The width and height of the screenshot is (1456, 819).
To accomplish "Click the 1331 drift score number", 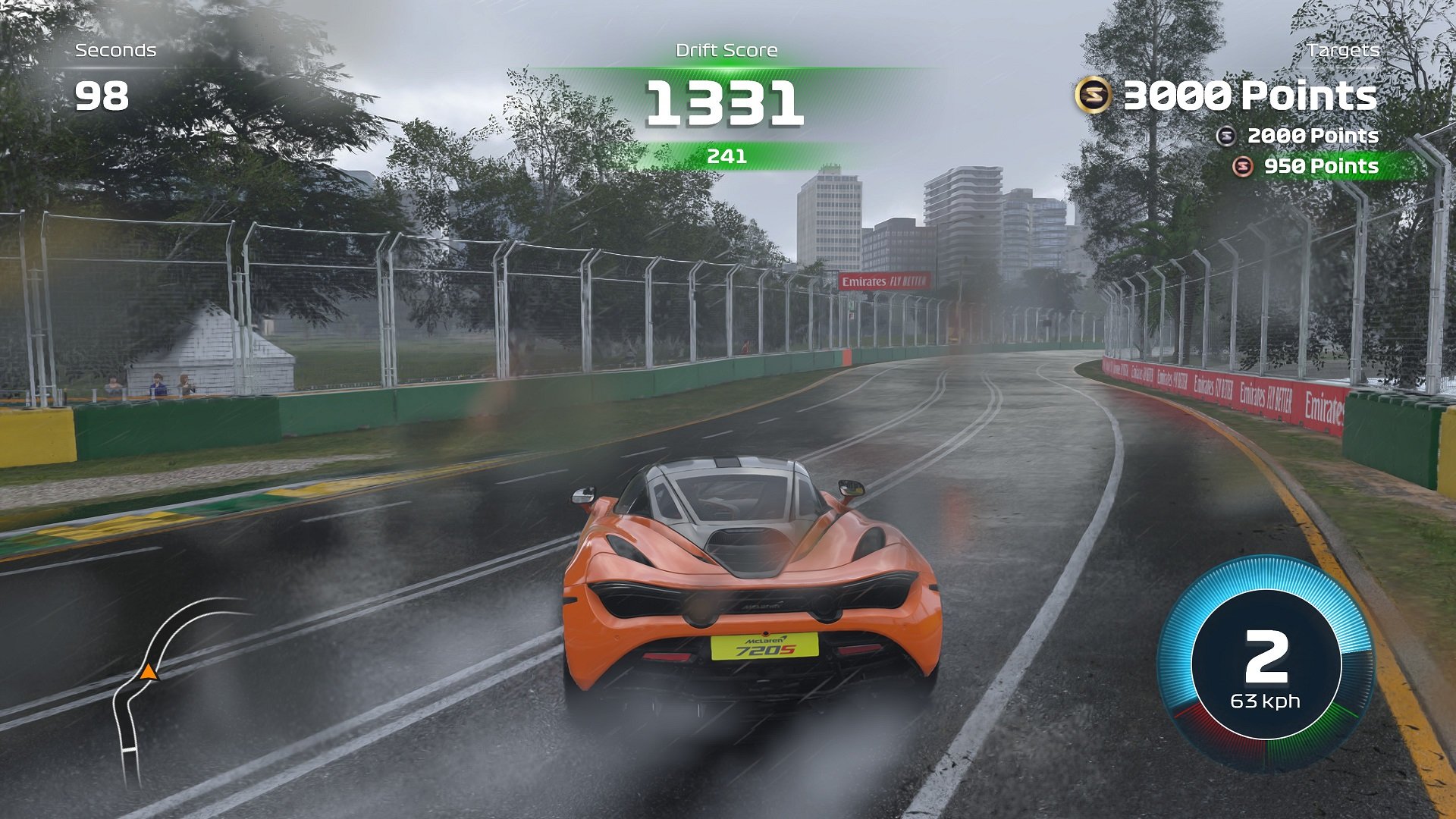I will coord(726,102).
